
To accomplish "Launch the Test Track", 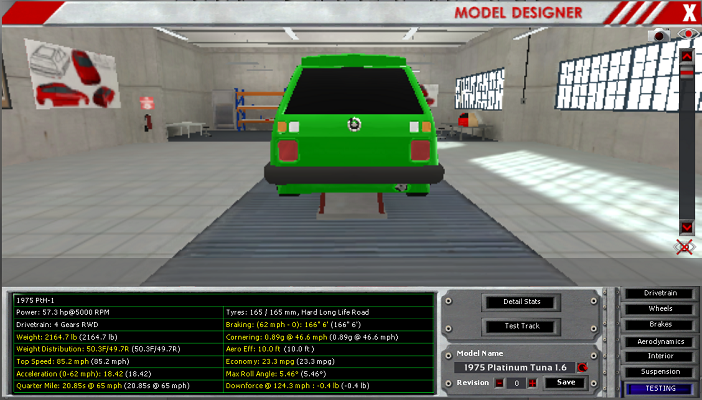I will (x=519, y=327).
